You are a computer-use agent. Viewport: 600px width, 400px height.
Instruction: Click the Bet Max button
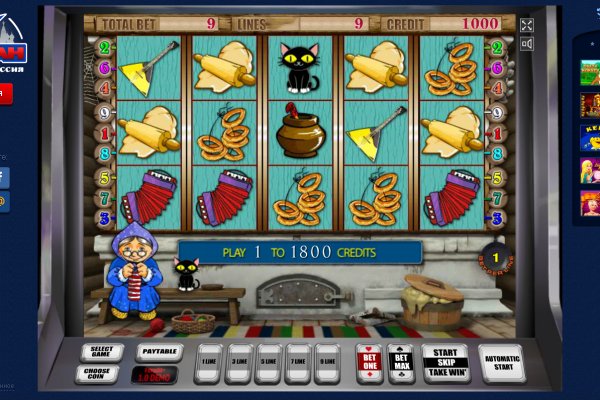click(401, 362)
